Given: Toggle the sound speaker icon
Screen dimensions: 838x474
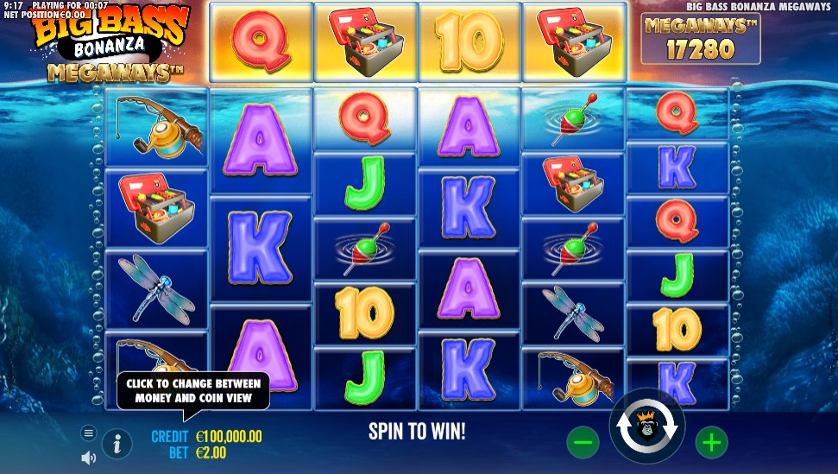Looking at the screenshot, I should pyautogui.click(x=88, y=457).
